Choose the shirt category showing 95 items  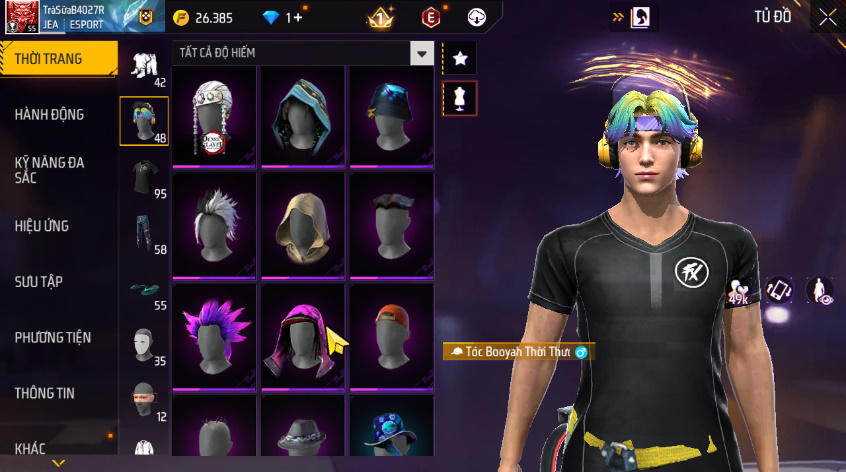[x=144, y=178]
